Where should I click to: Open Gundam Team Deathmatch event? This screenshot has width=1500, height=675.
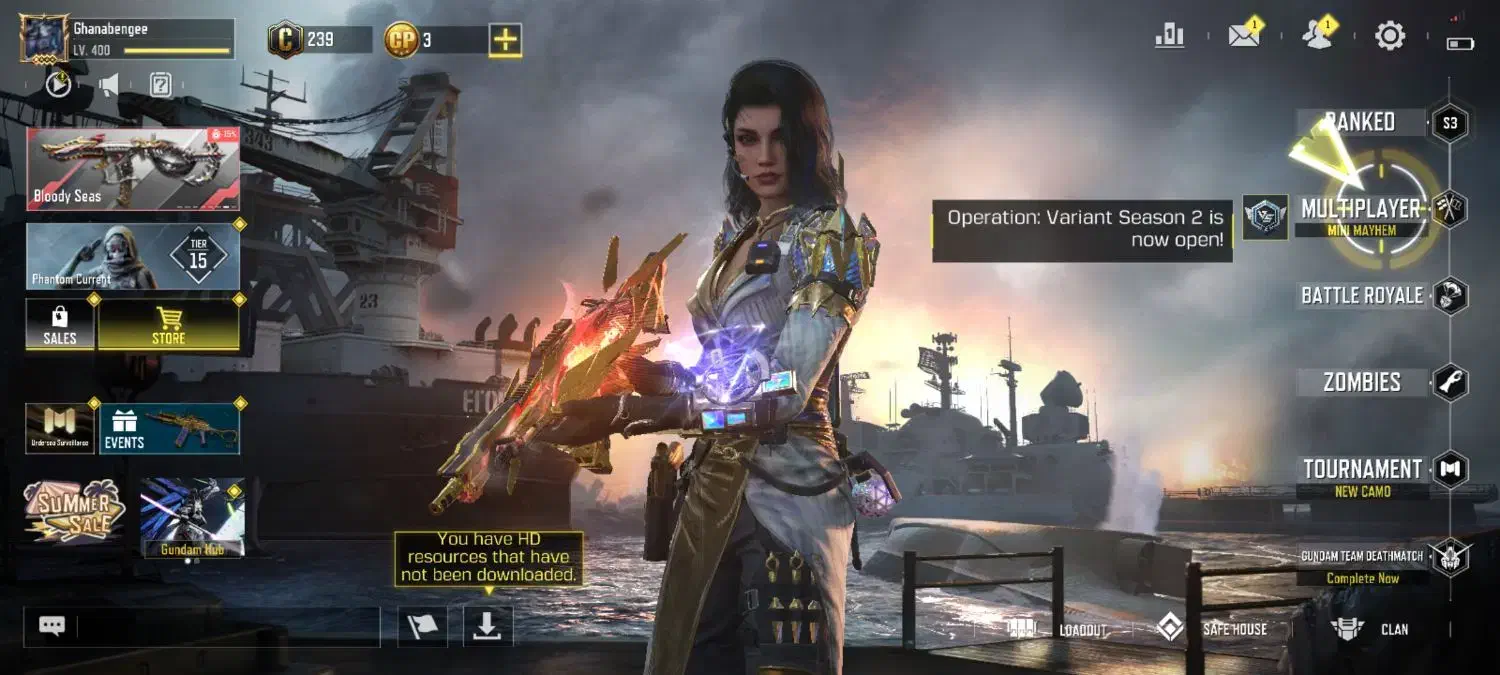1362,564
